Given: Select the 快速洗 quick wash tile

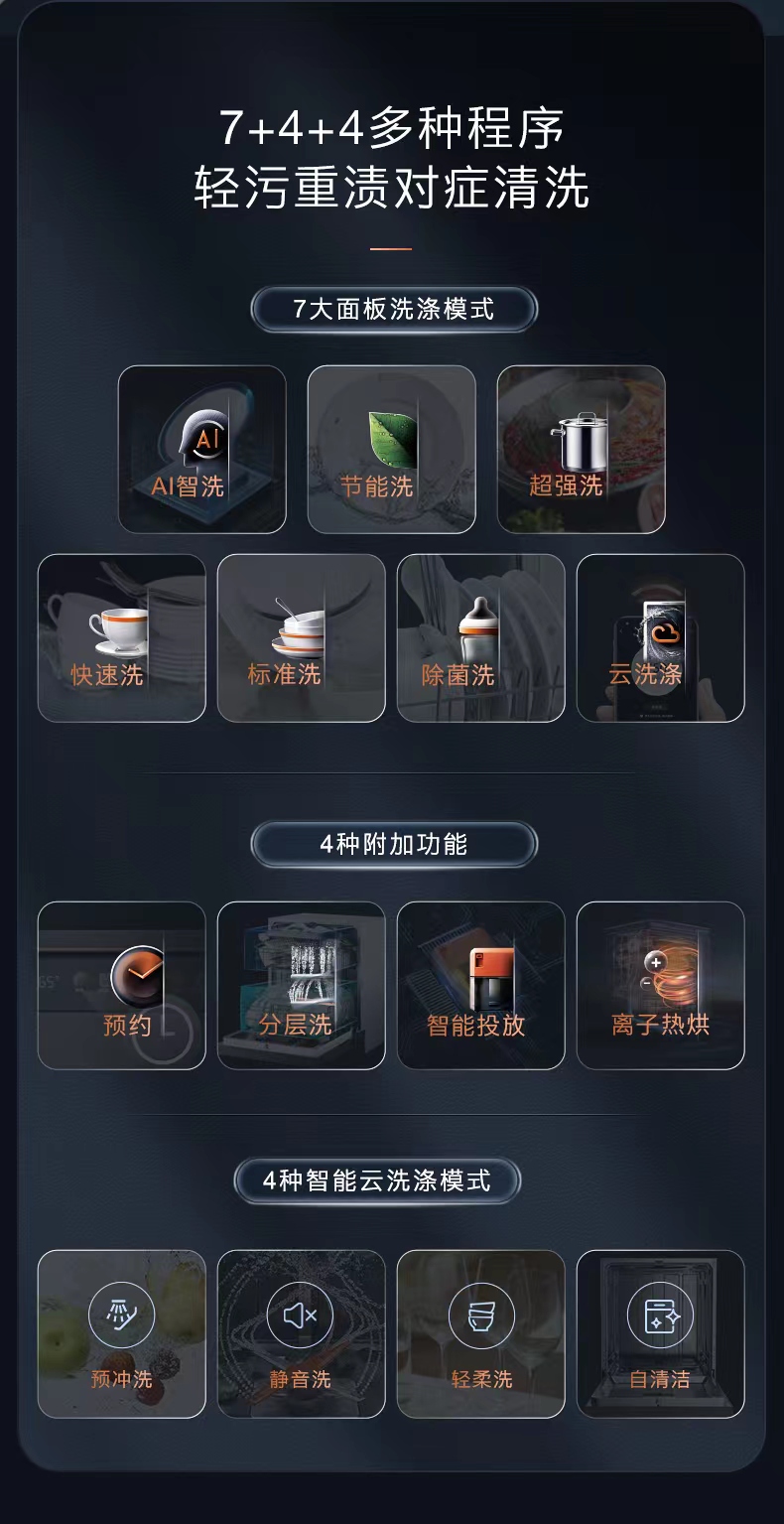Looking at the screenshot, I should tap(122, 638).
